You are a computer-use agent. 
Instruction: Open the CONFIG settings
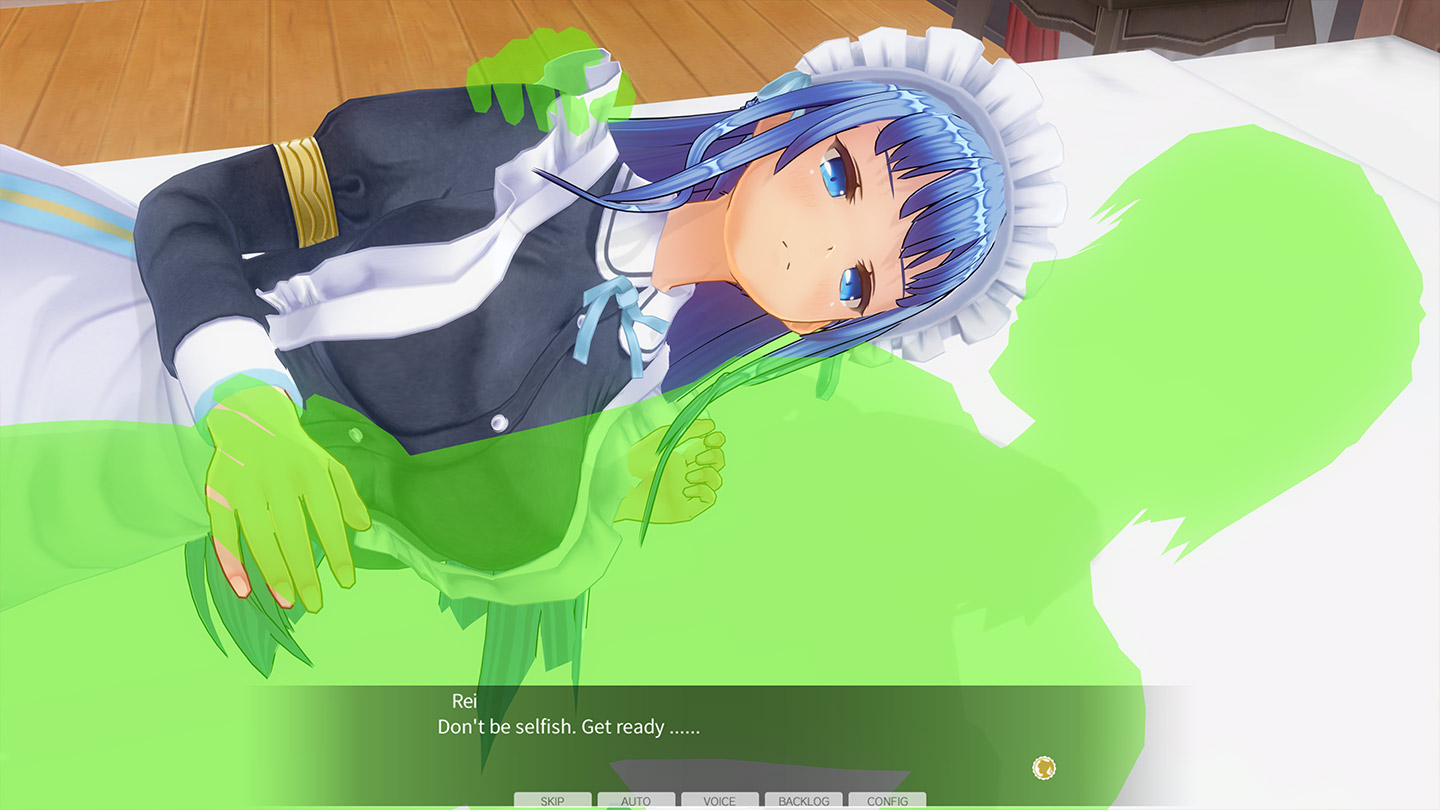tap(887, 801)
